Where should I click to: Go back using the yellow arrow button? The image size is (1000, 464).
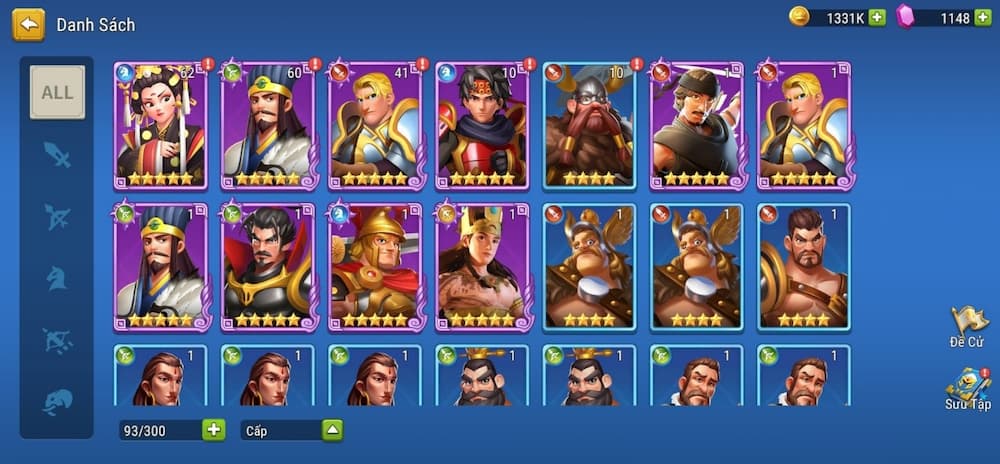pyautogui.click(x=28, y=25)
